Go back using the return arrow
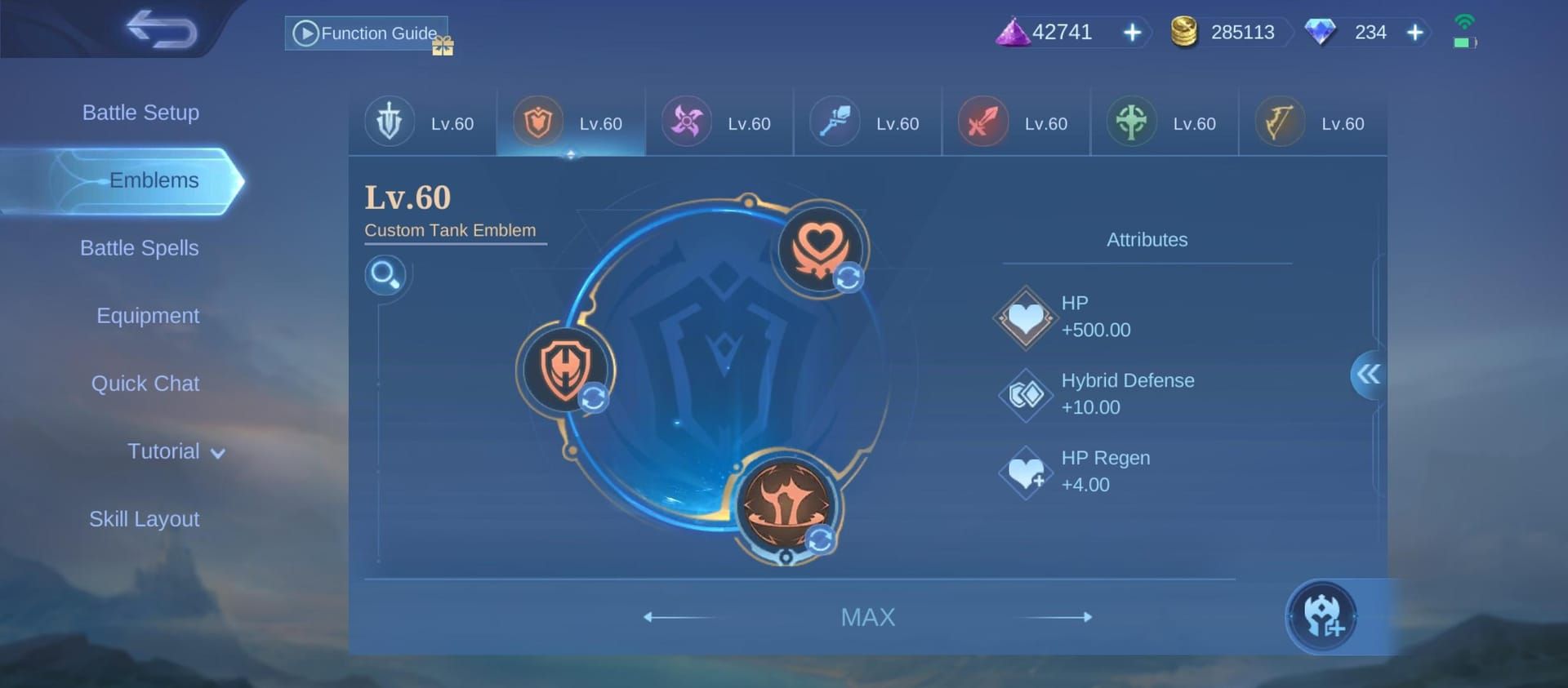1568x688 pixels. (162, 30)
